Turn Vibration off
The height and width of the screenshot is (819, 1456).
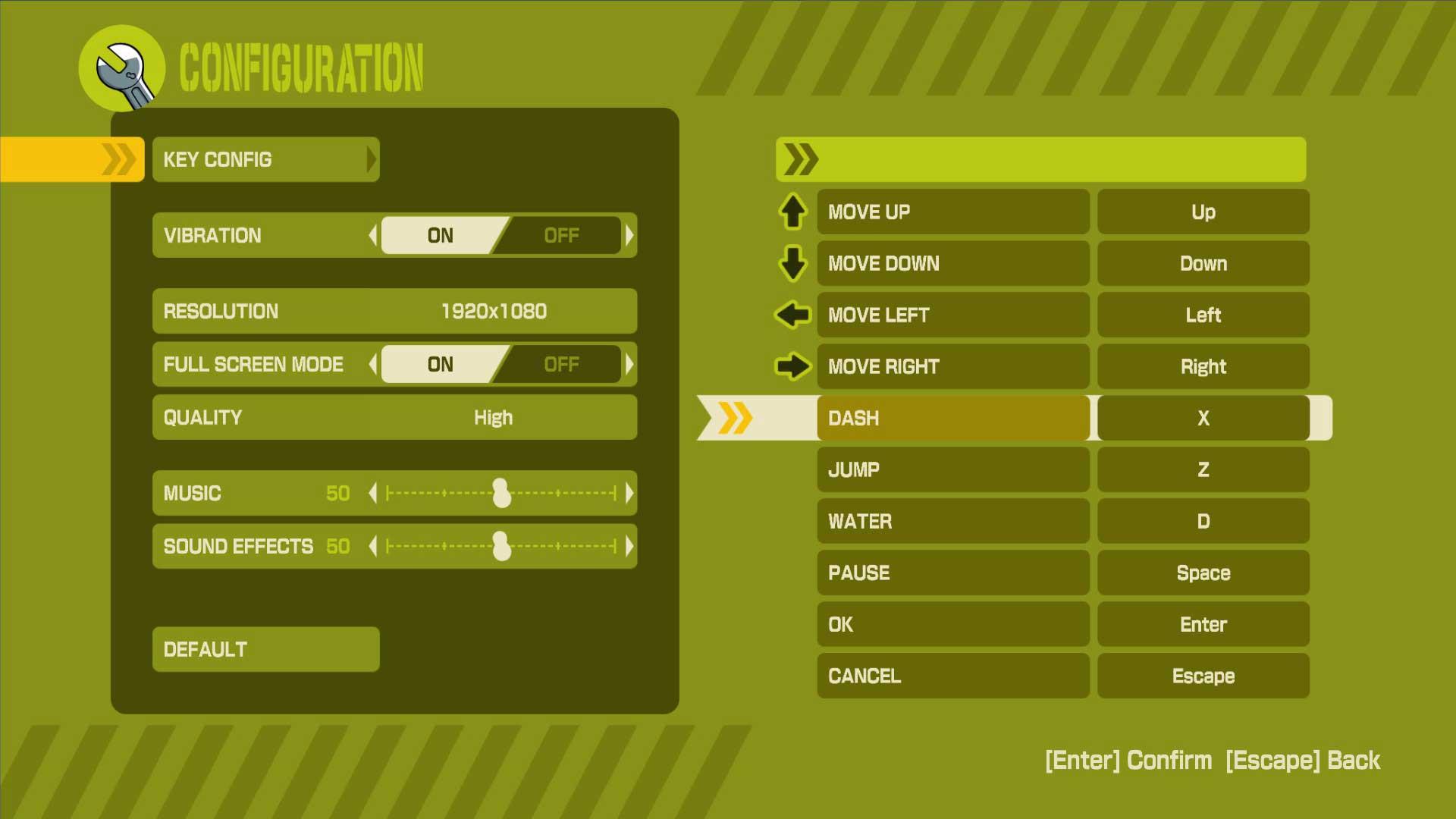(x=561, y=236)
